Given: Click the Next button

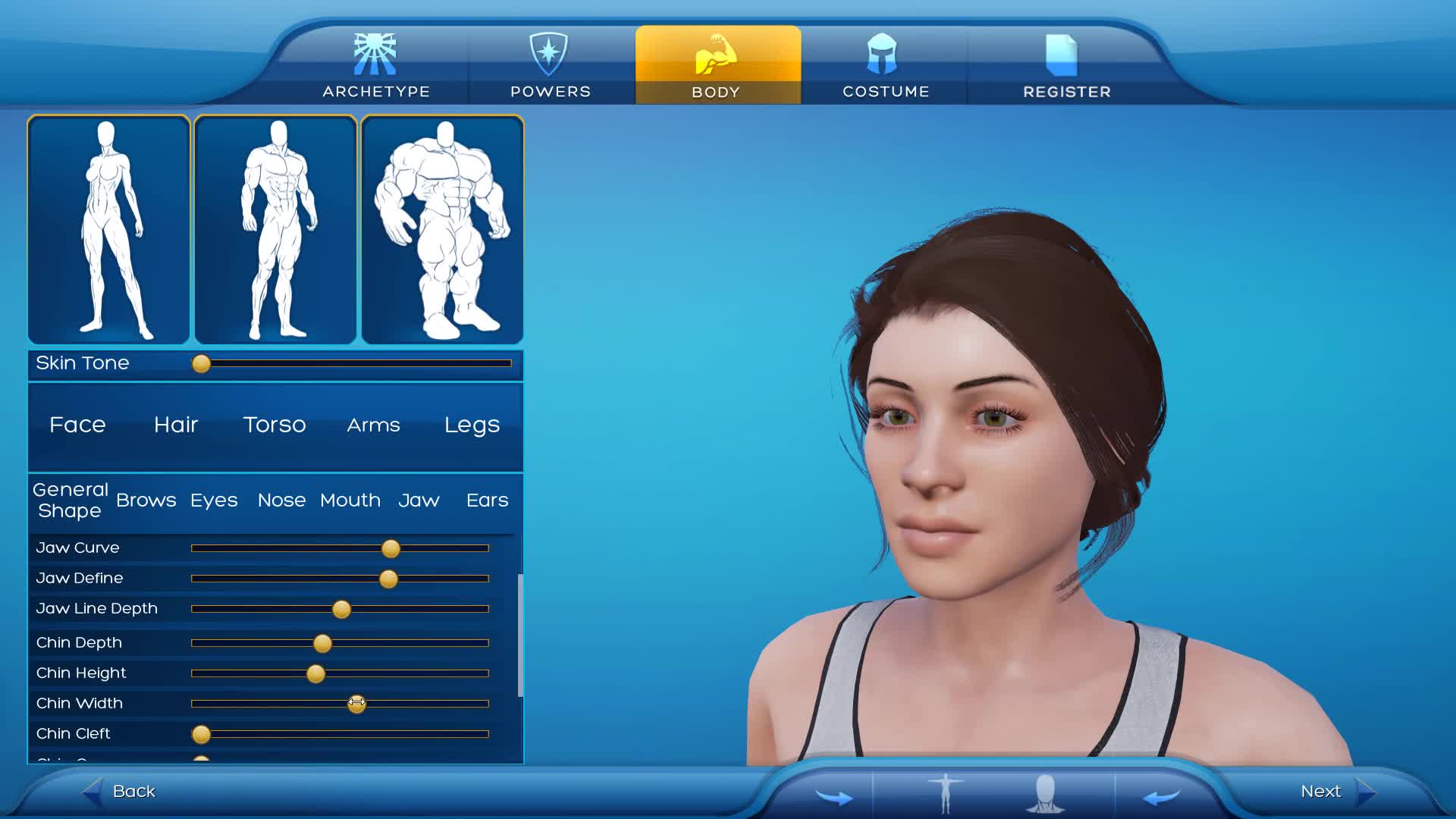Looking at the screenshot, I should coord(1320,791).
